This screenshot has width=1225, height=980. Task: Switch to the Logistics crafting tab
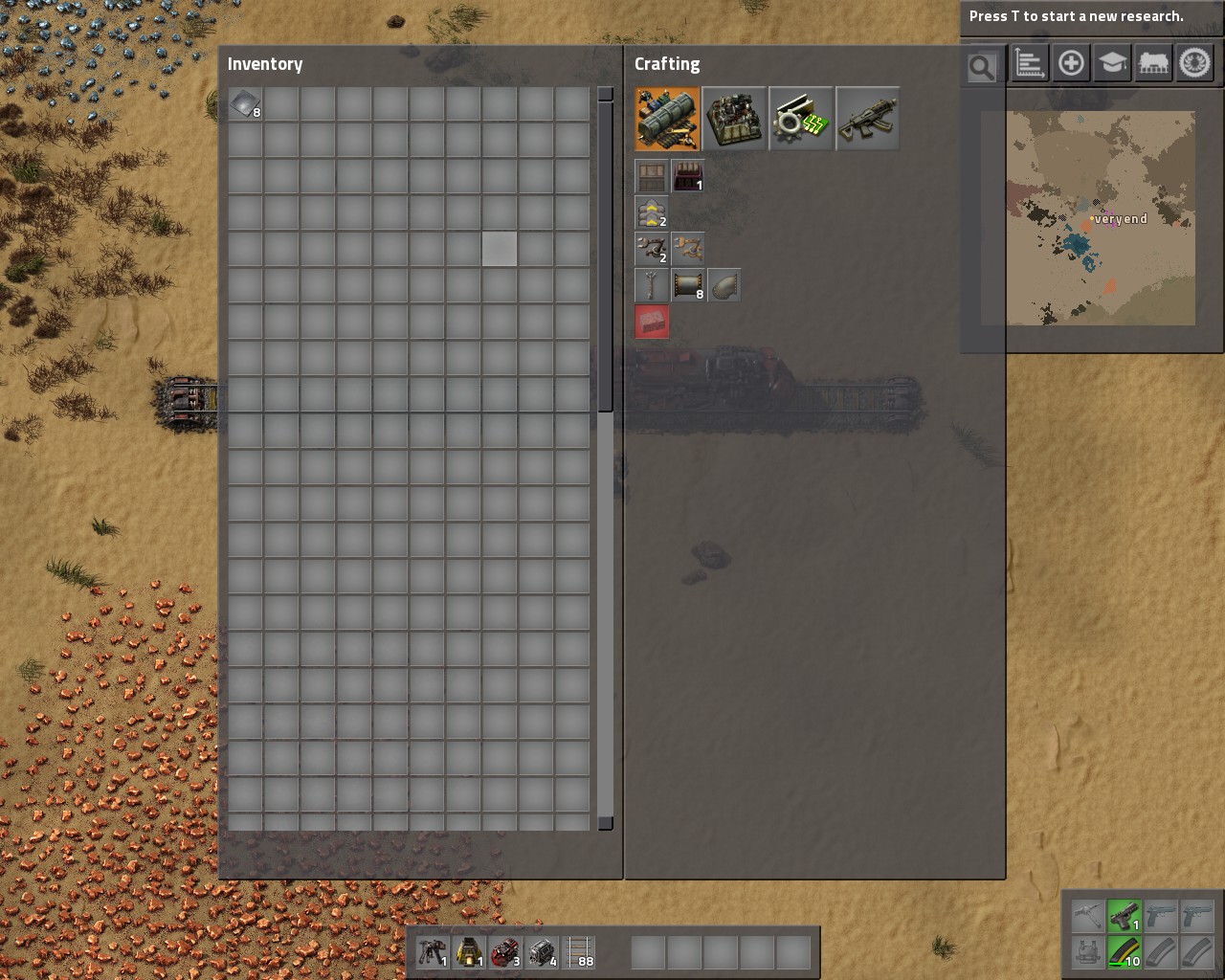(x=667, y=120)
